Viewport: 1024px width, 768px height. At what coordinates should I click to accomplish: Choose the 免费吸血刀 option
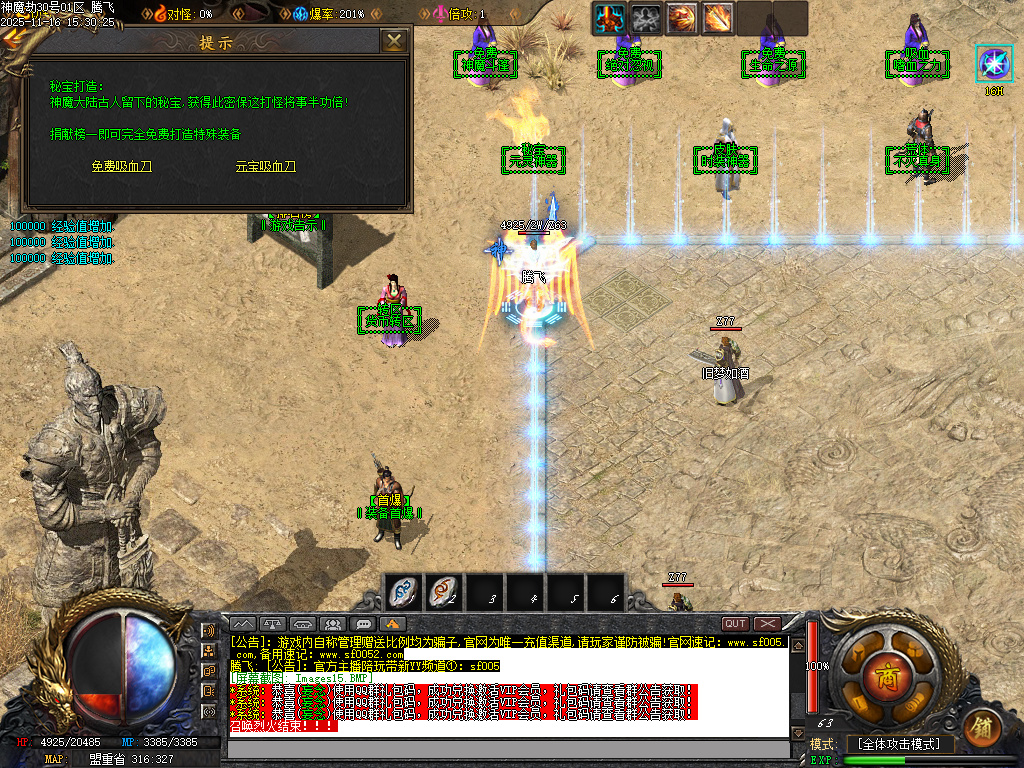122,167
